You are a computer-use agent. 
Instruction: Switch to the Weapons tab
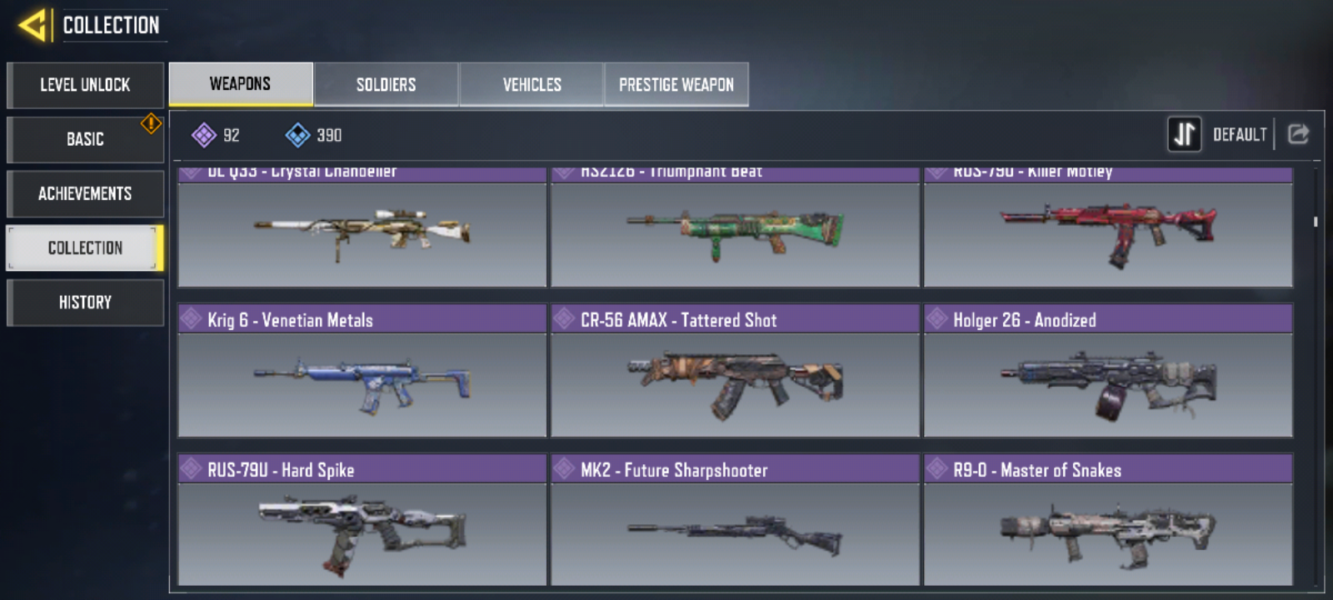(240, 84)
